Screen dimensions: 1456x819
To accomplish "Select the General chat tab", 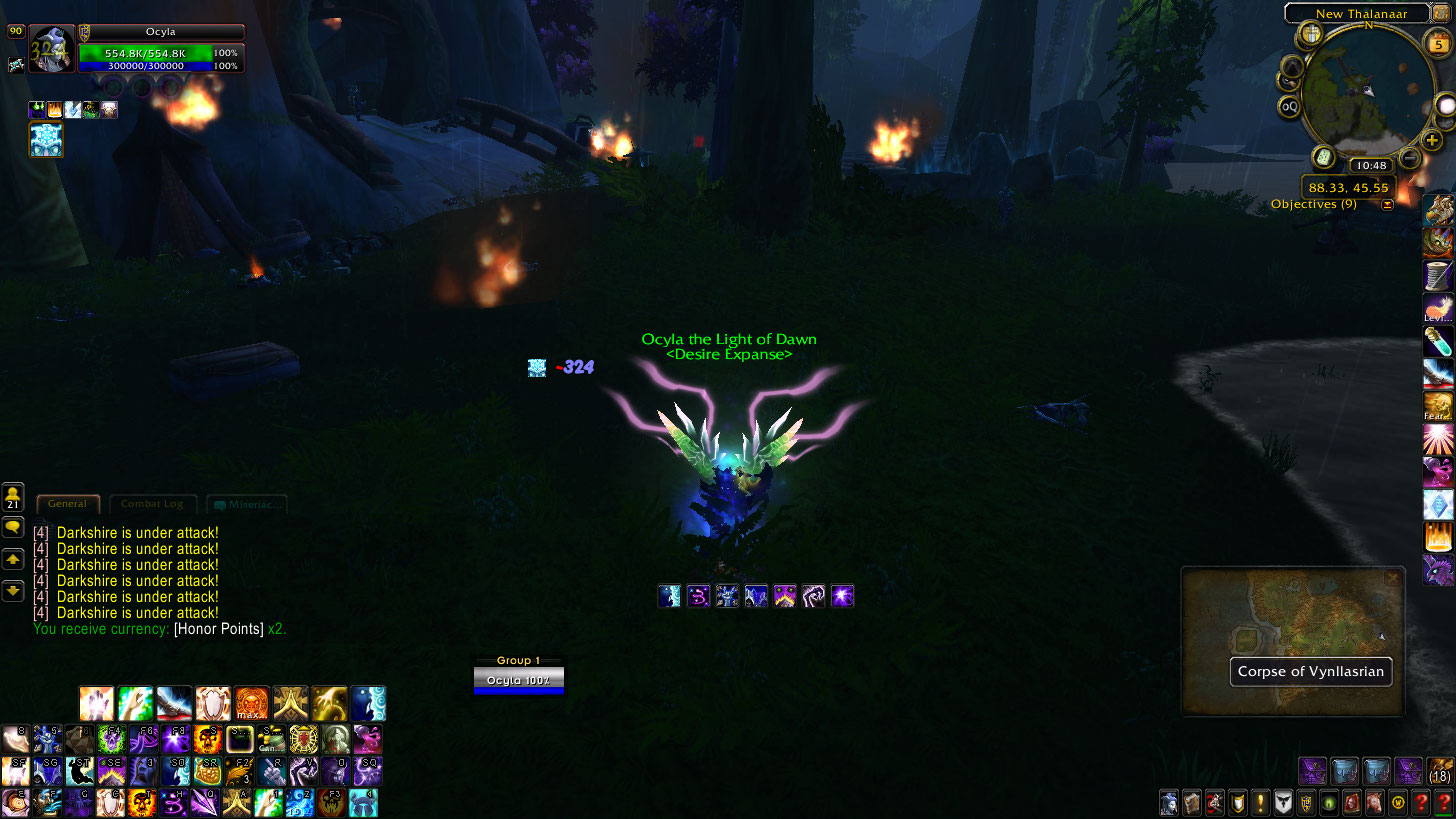I will [67, 504].
